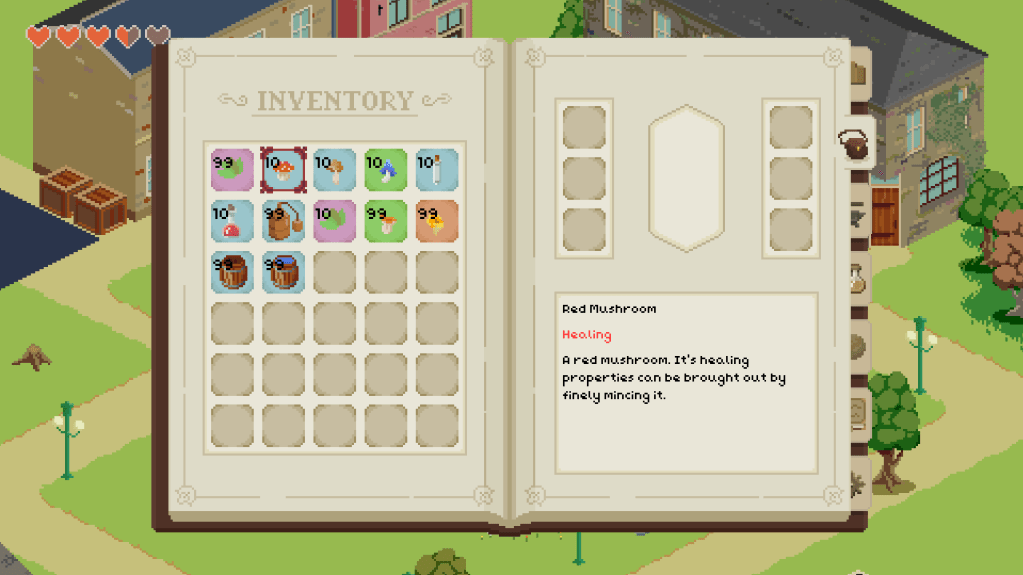Screen dimensions: 1023x575
Task: Click the copper alembic still item
Action: click(x=283, y=221)
